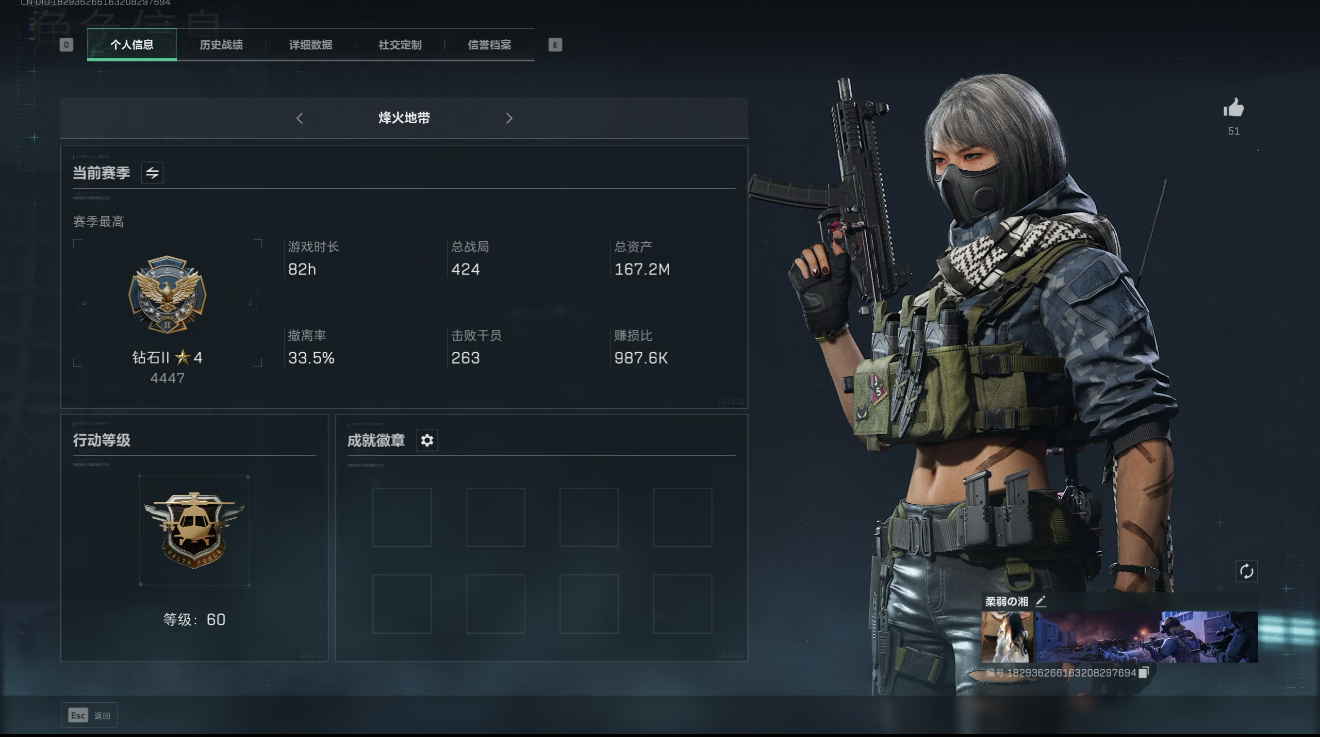Give a thumbs-up like to this profile

1234,108
